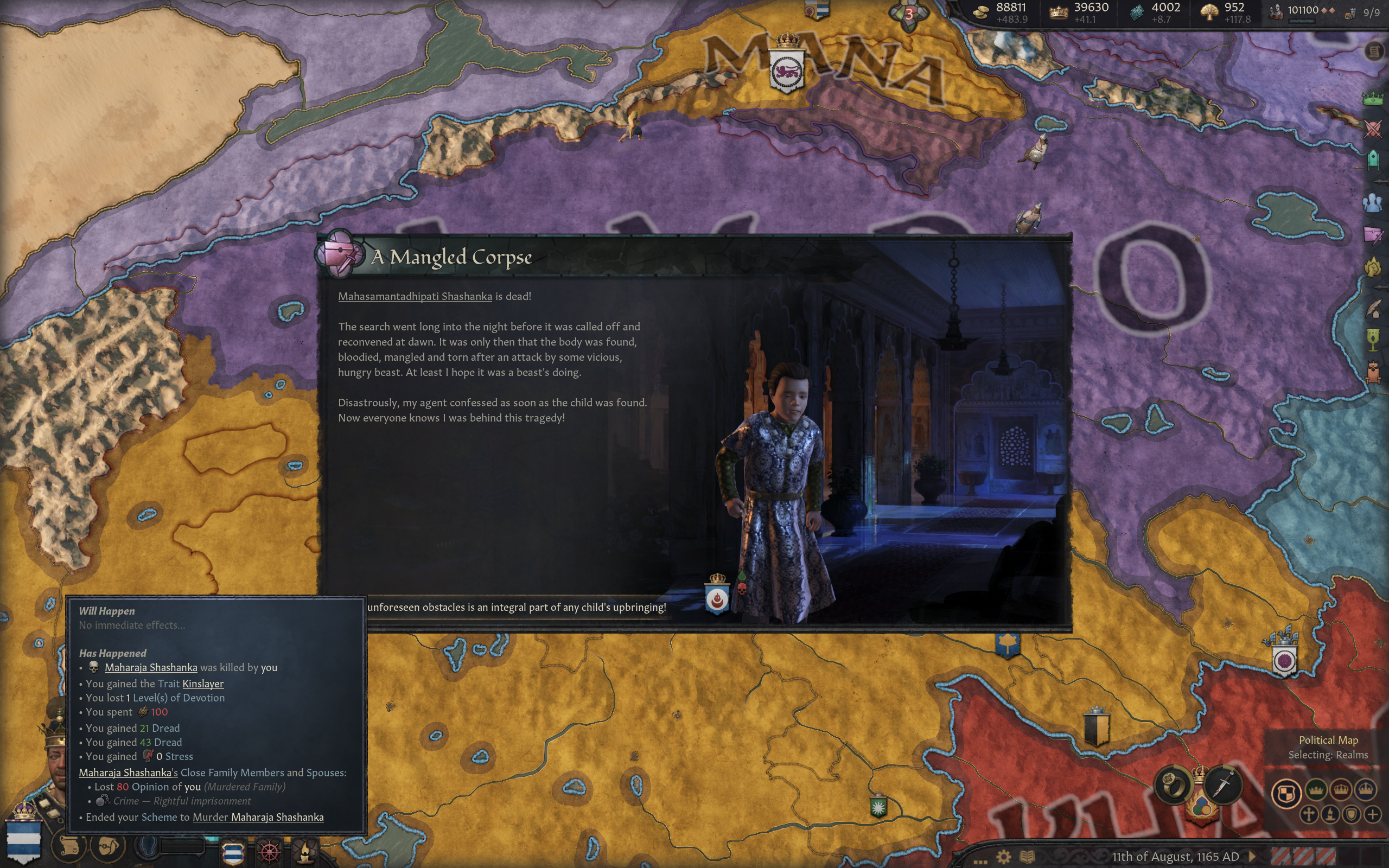Open the Royal Court throne icon
This screenshot has height=868, width=1389.
click(x=1372, y=372)
